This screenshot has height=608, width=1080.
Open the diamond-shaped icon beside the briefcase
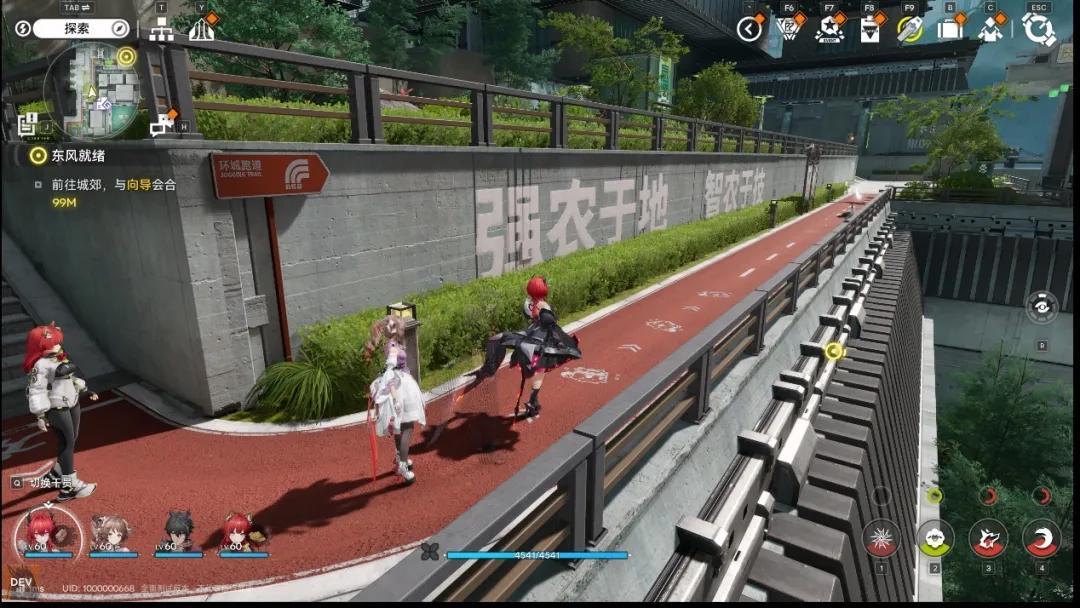click(990, 30)
